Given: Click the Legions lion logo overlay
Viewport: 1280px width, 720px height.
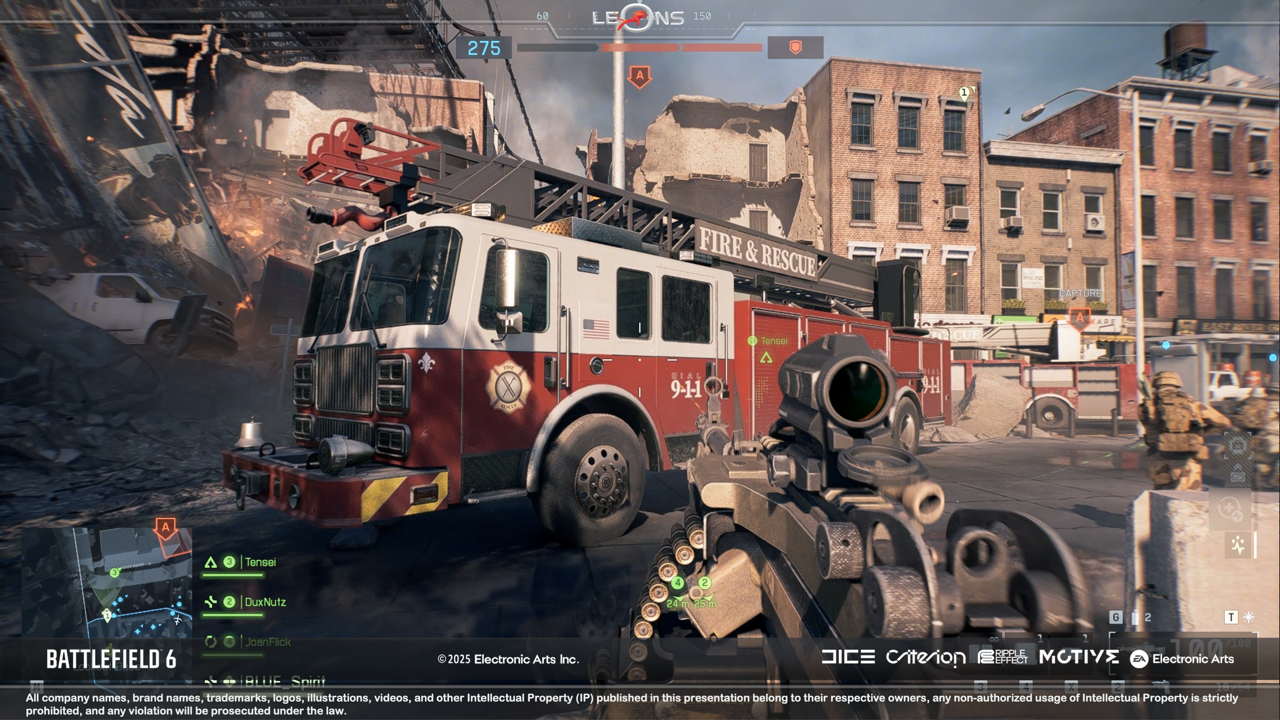Looking at the screenshot, I should [x=638, y=17].
